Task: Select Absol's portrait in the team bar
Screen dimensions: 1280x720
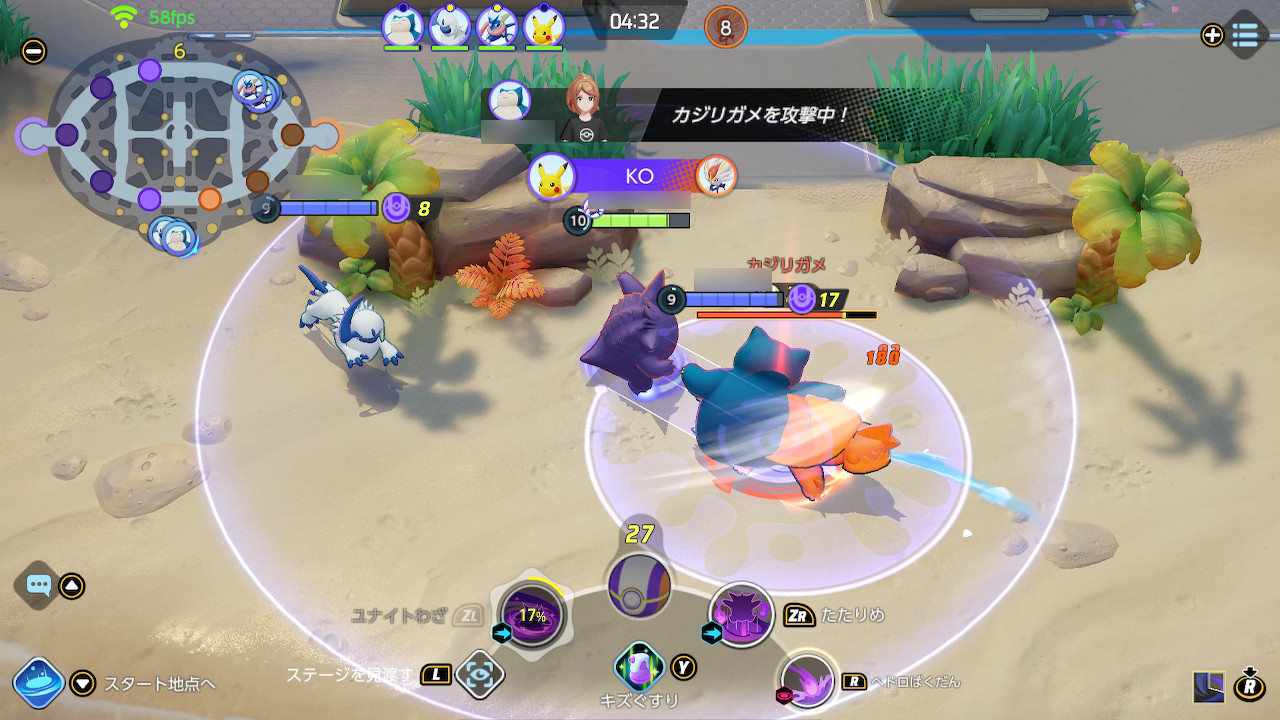Action: (449, 27)
